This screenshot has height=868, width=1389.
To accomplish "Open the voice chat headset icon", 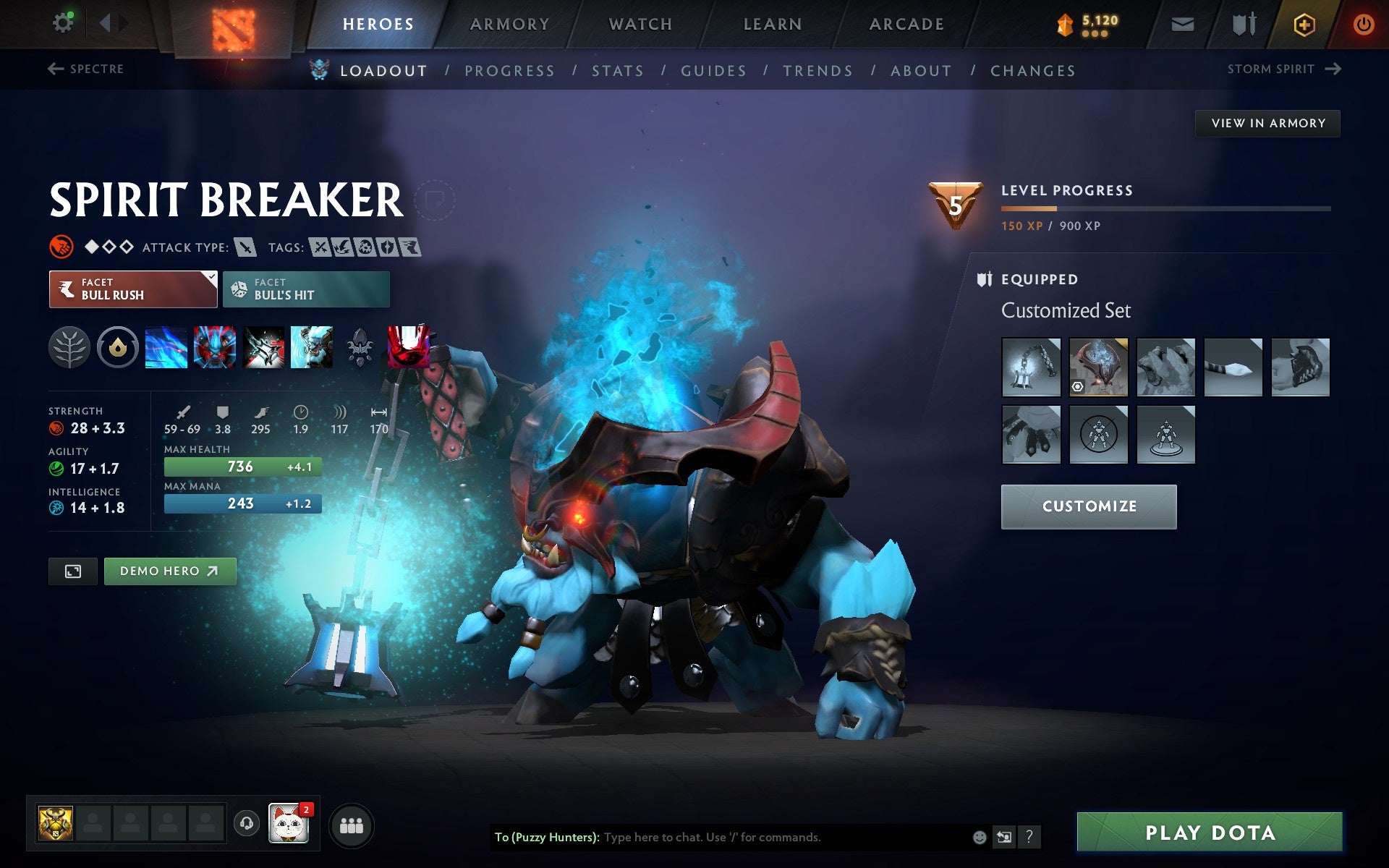I will [x=247, y=823].
